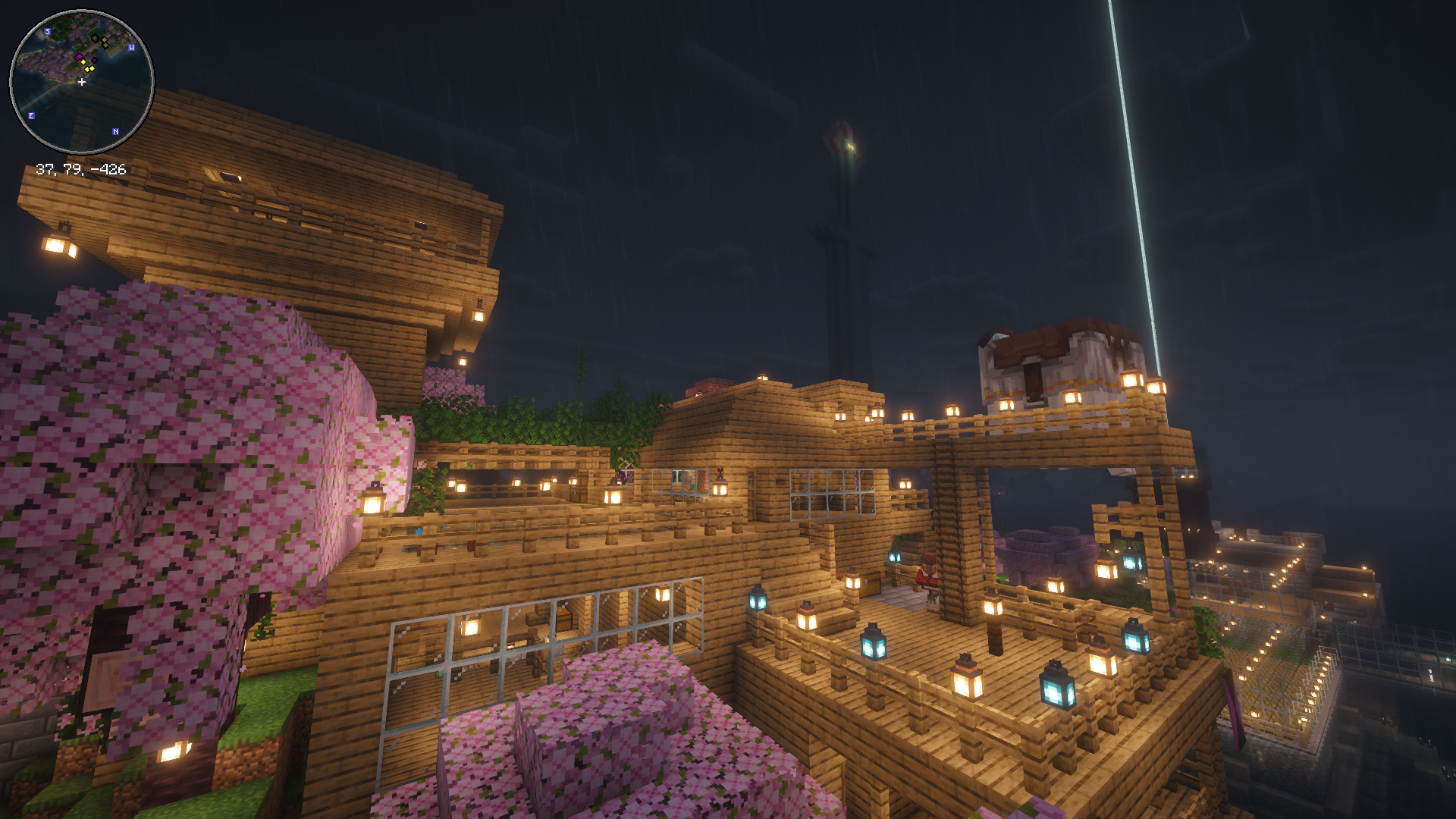Click the N compass label on the minimap
Viewport: 1456px width, 819px height.
(115, 130)
